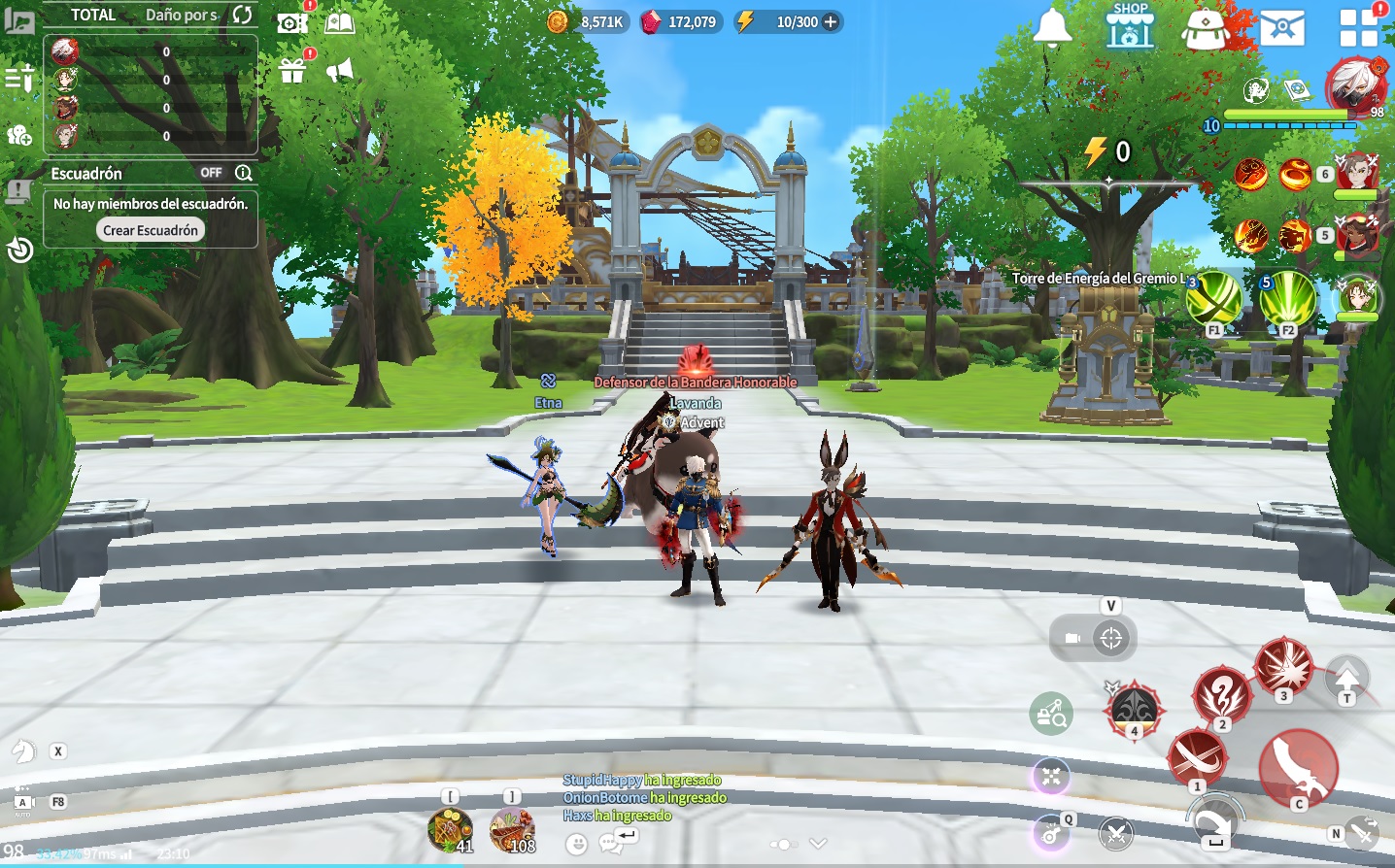
Task: Activate the burst skill numbered 3
Action: (1284, 666)
